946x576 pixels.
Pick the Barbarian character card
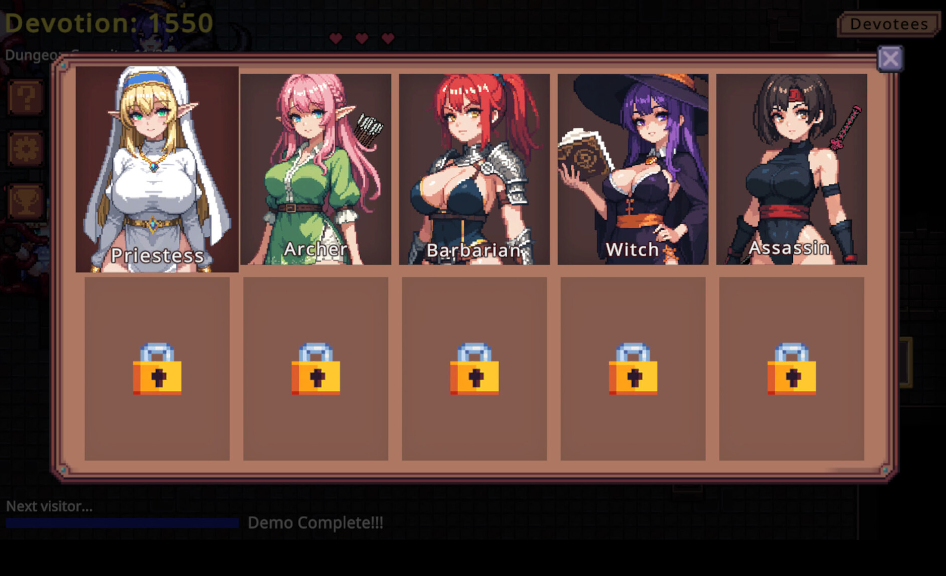474,169
